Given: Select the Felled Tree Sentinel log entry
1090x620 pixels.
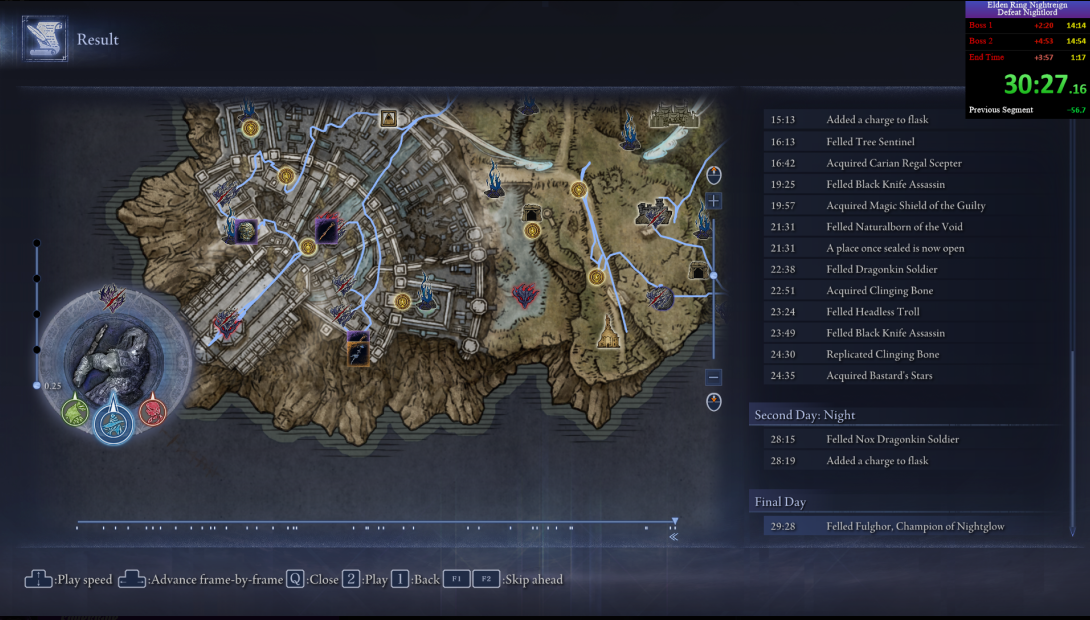Looking at the screenshot, I should point(870,142).
